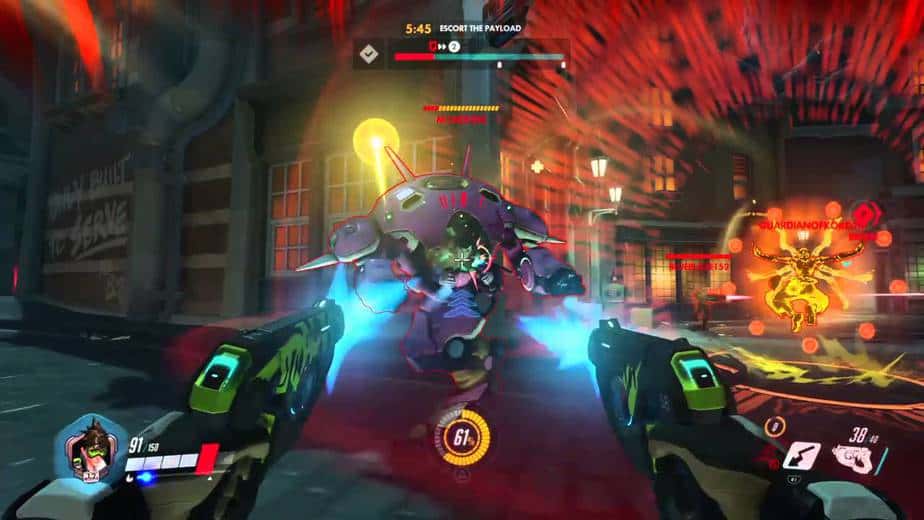Use the Blink ability icon
The image size is (924, 520).
point(801,456)
